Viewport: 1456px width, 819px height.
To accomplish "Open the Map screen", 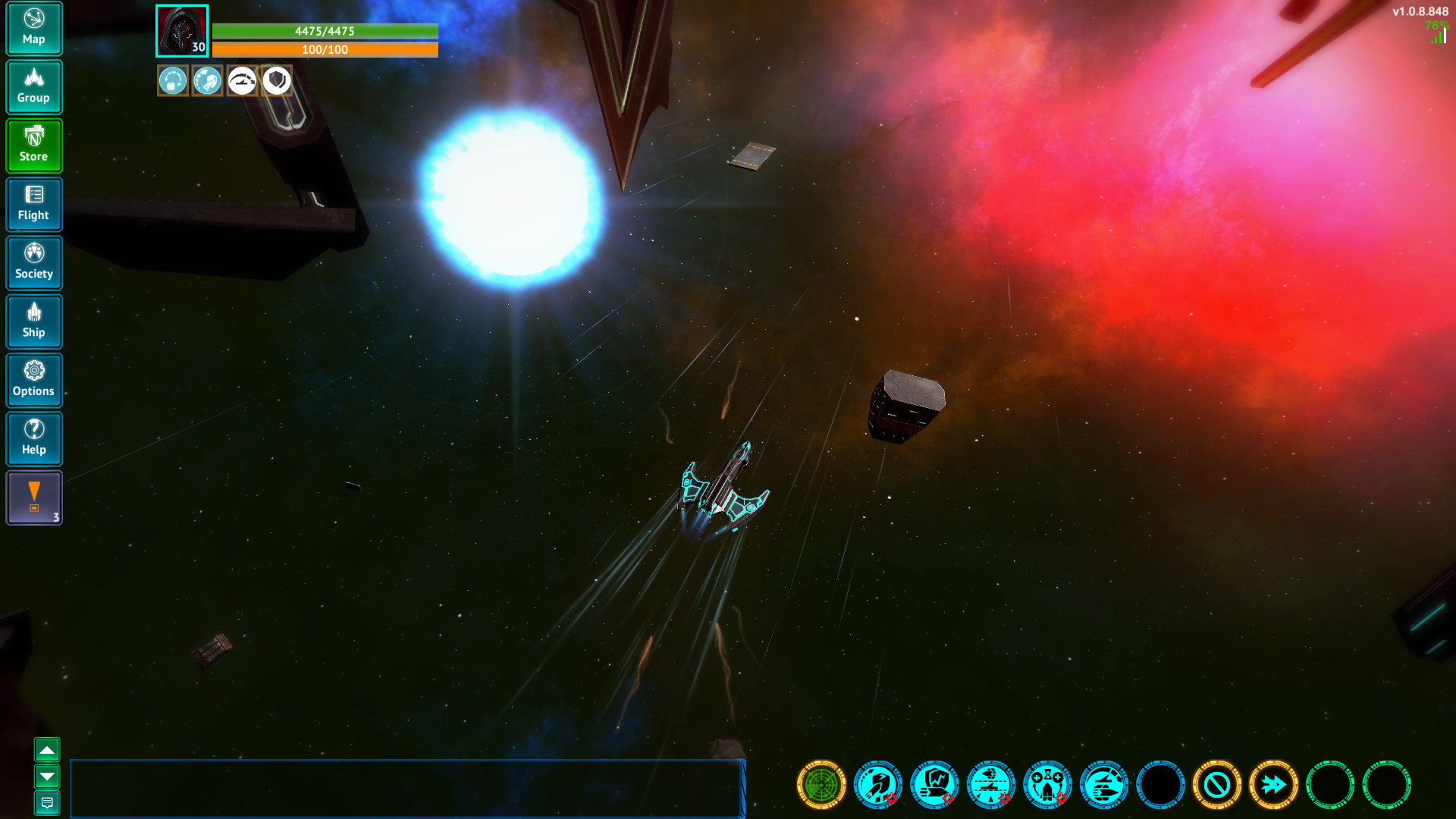I will [34, 28].
